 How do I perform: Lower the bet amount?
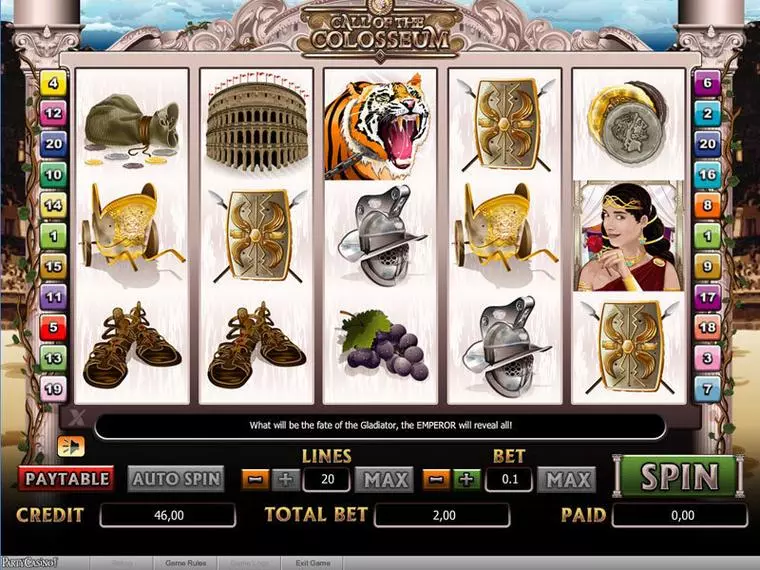coord(437,479)
